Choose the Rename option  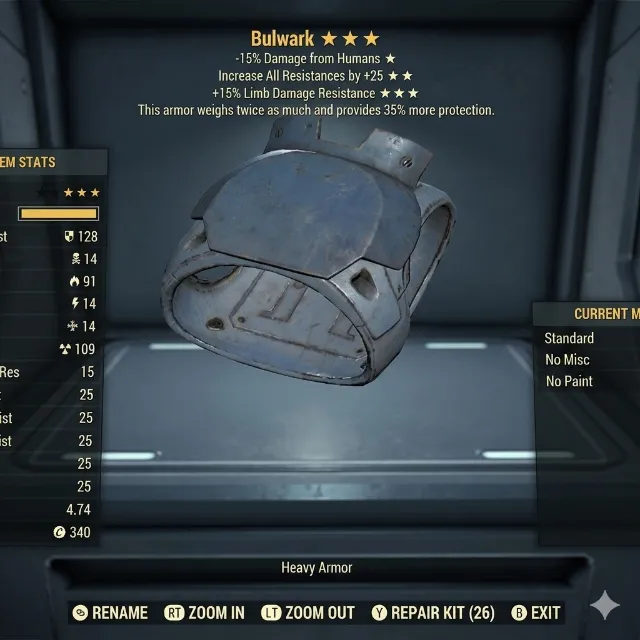tap(110, 613)
